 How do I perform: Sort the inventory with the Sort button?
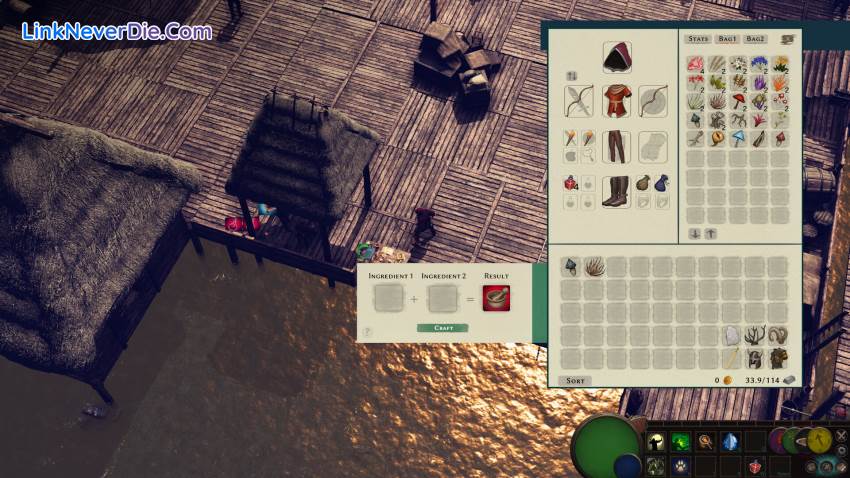575,381
